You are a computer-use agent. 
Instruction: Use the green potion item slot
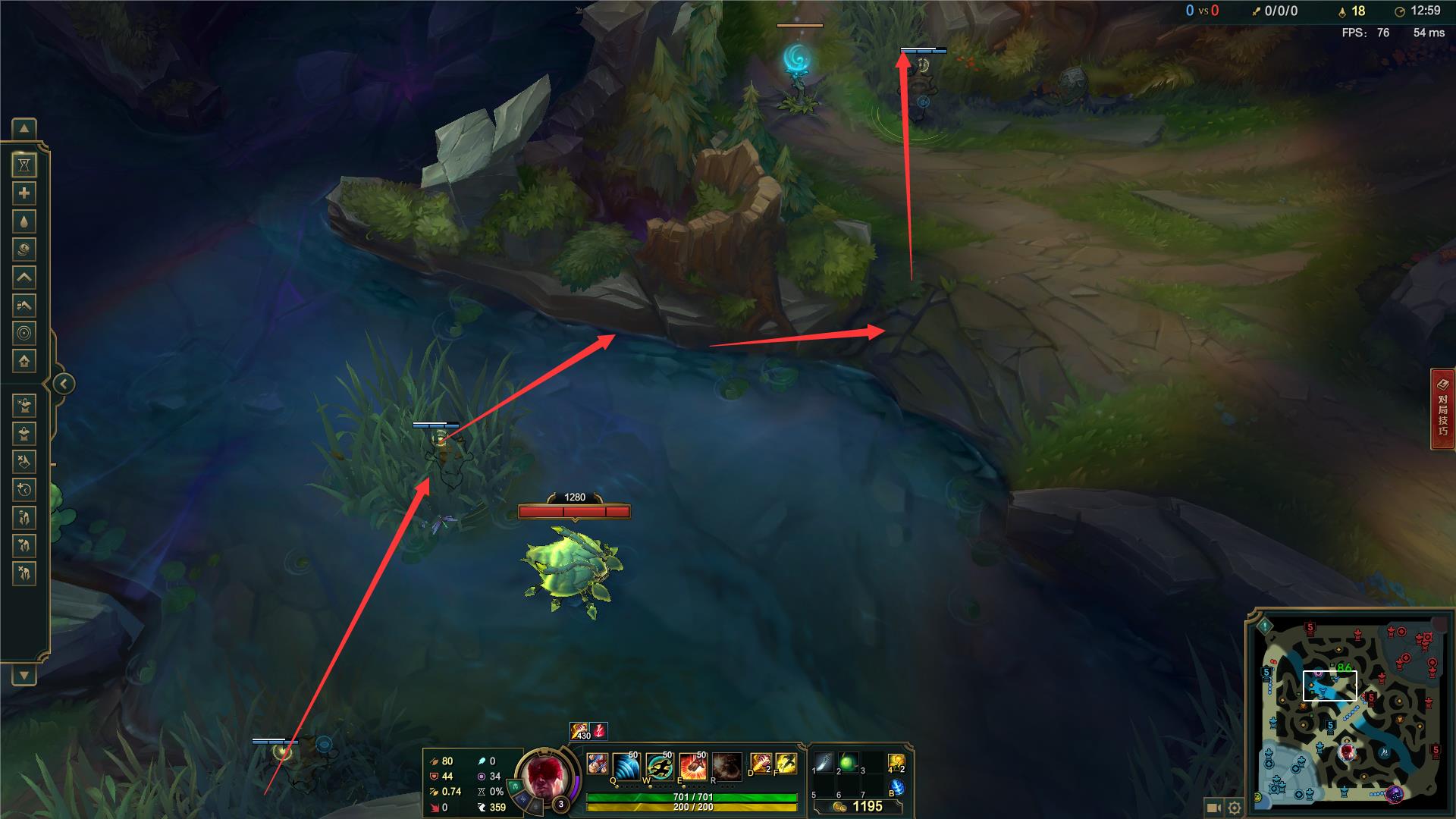(x=848, y=762)
